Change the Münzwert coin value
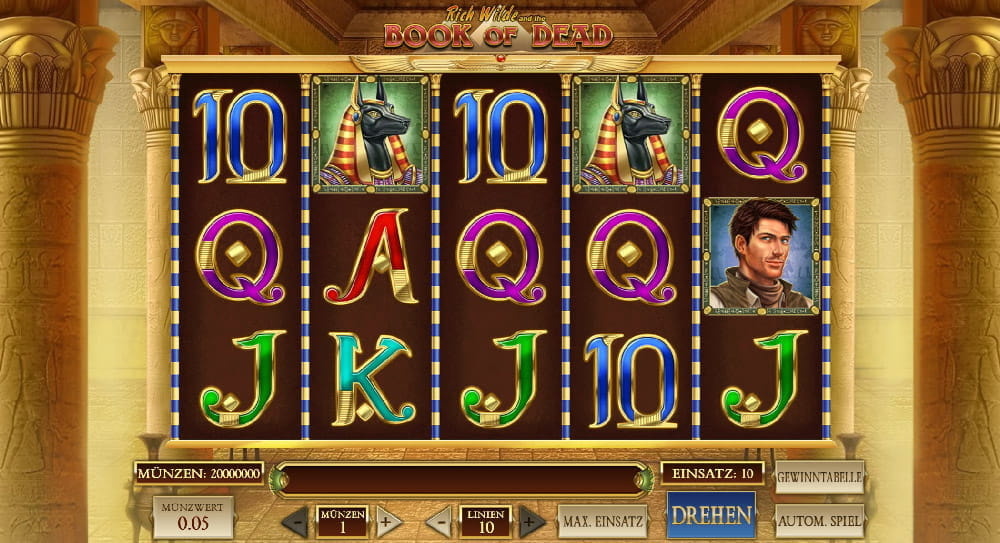Image resolution: width=1000 pixels, height=543 pixels. (193, 517)
